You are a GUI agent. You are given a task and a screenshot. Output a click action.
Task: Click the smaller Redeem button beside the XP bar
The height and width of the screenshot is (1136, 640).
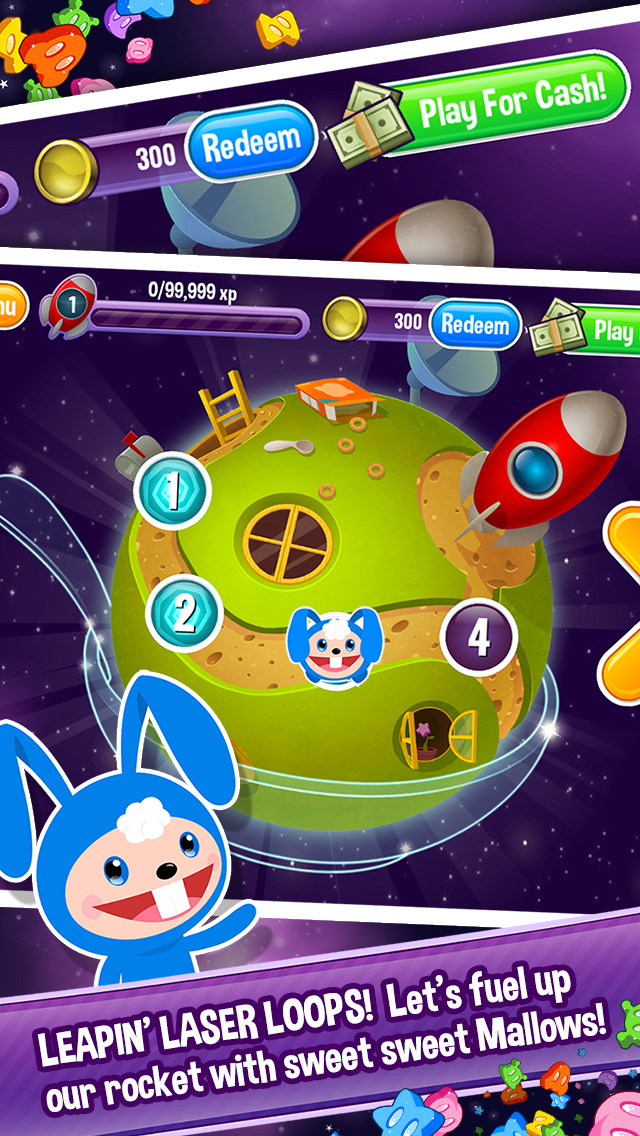(x=476, y=326)
